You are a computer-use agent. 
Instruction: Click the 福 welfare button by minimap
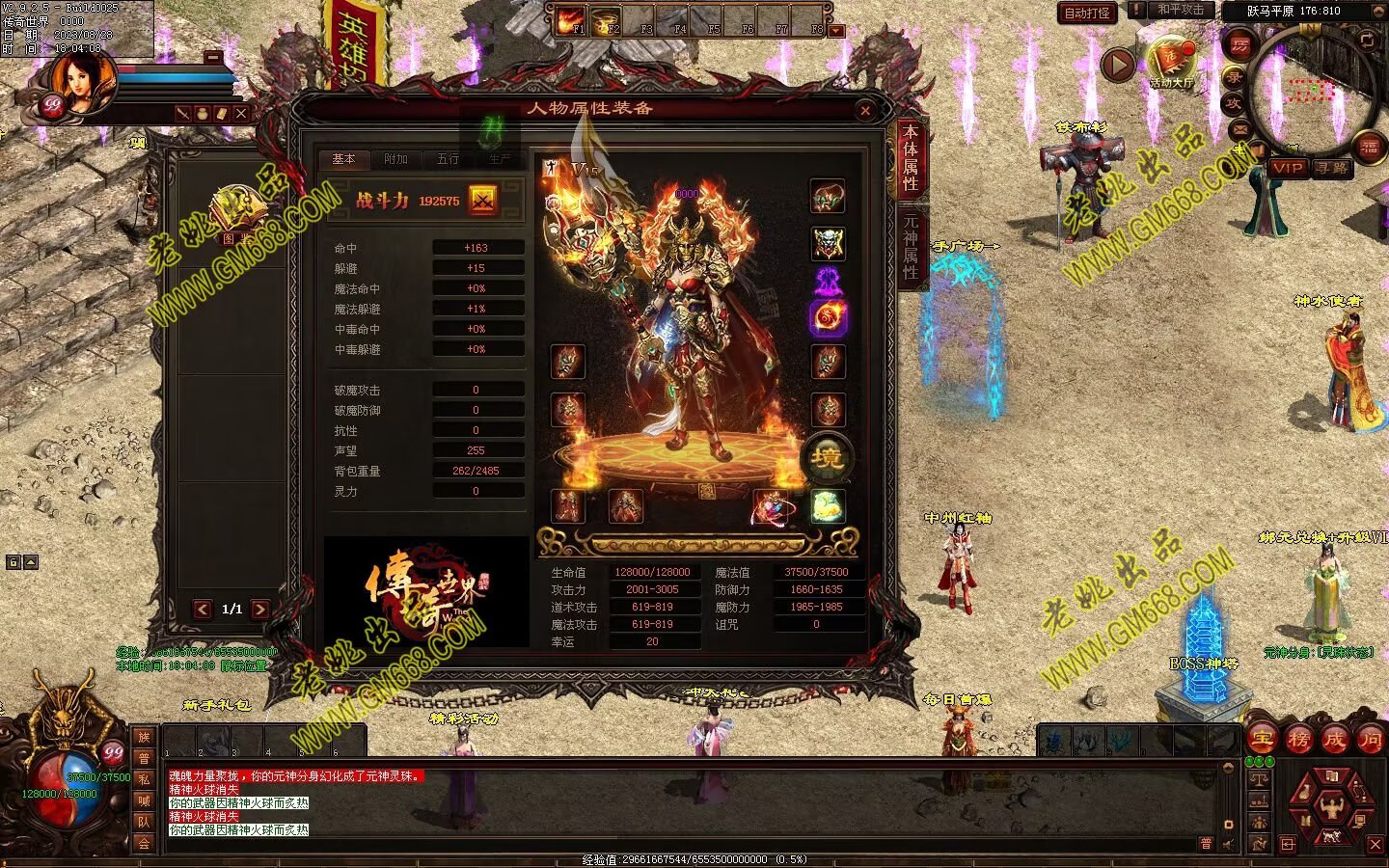click(1370, 147)
